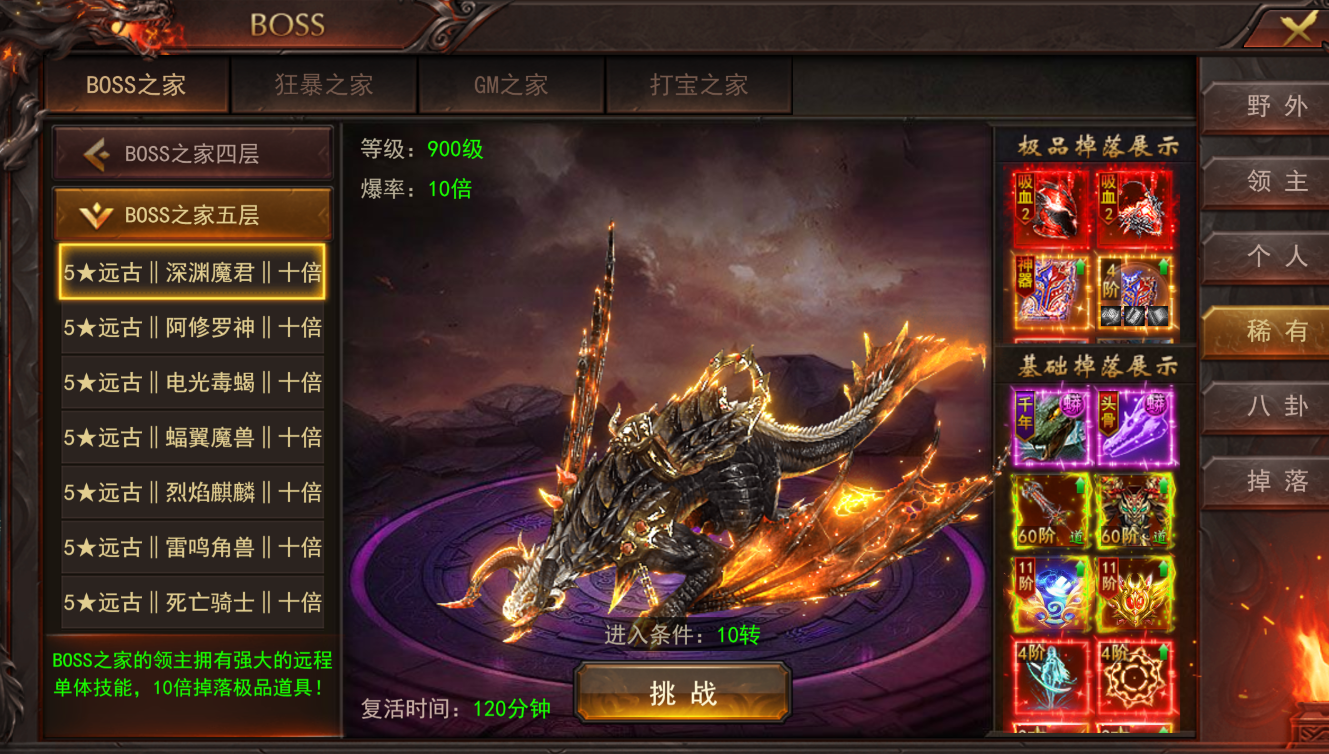The height and width of the screenshot is (754, 1329).
Task: Switch to the BOSS之家 tab
Action: [x=136, y=85]
